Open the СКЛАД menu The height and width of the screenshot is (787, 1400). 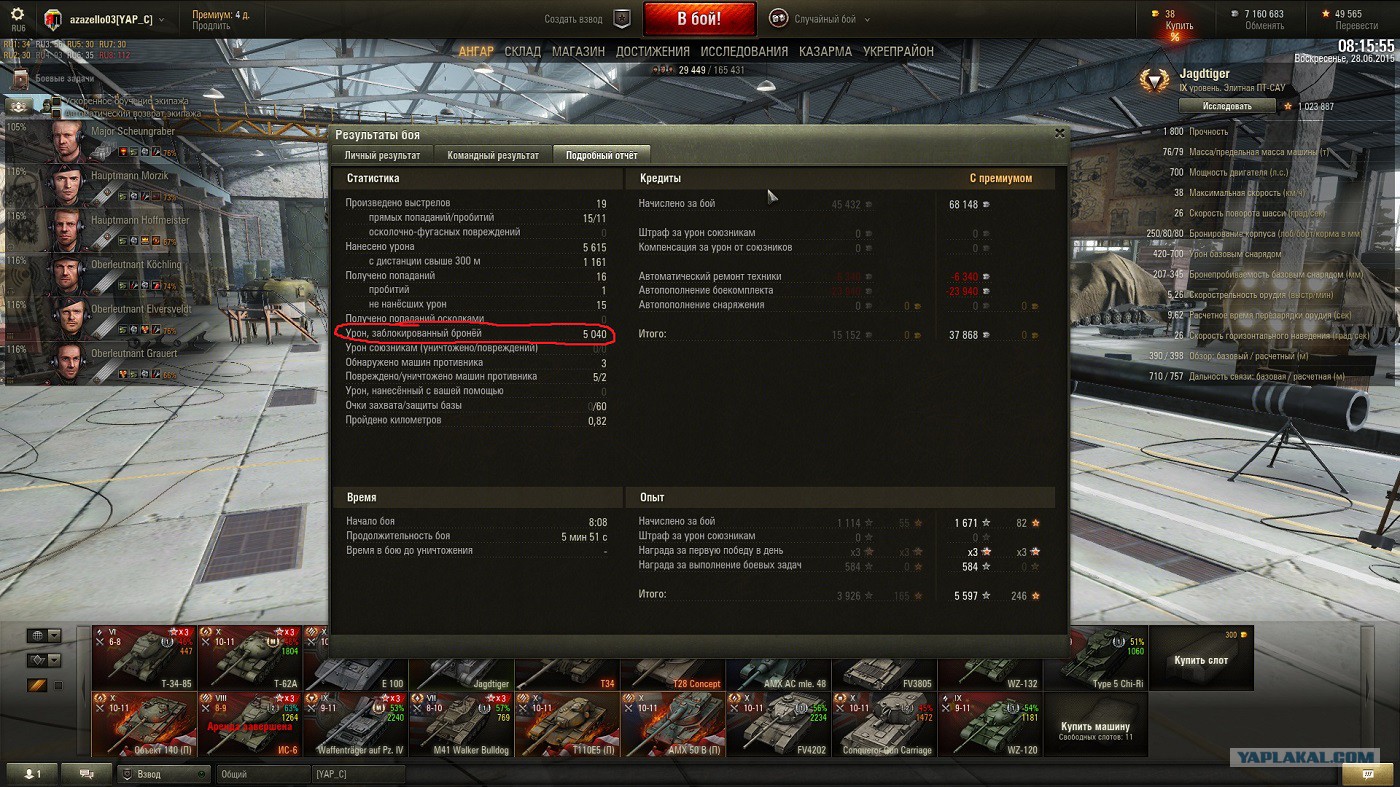click(522, 51)
